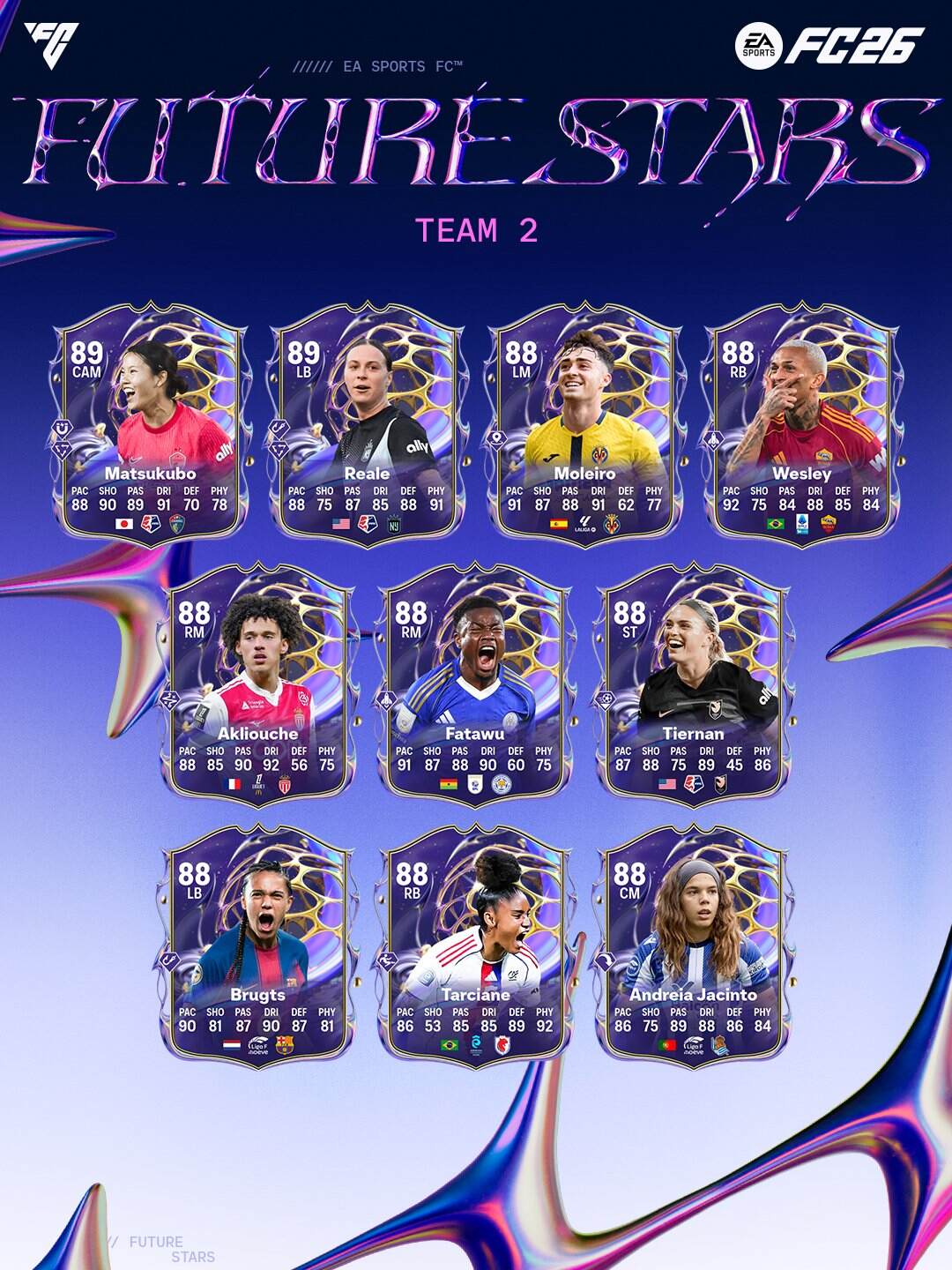This screenshot has width=952, height=1270.
Task: Choose the Fatawu 88 RM card
Action: [x=475, y=684]
